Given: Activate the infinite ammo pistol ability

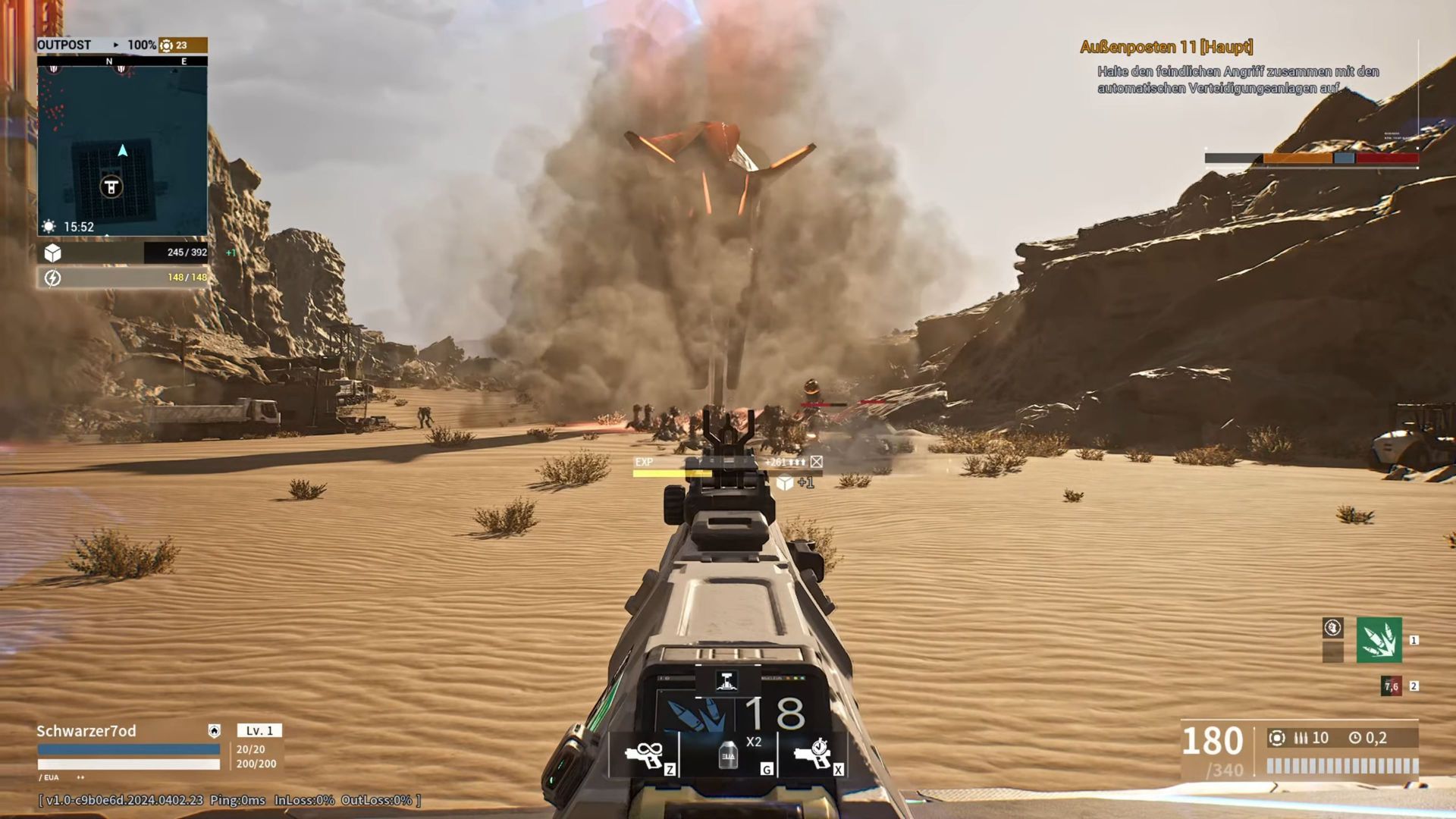Looking at the screenshot, I should coord(644,755).
